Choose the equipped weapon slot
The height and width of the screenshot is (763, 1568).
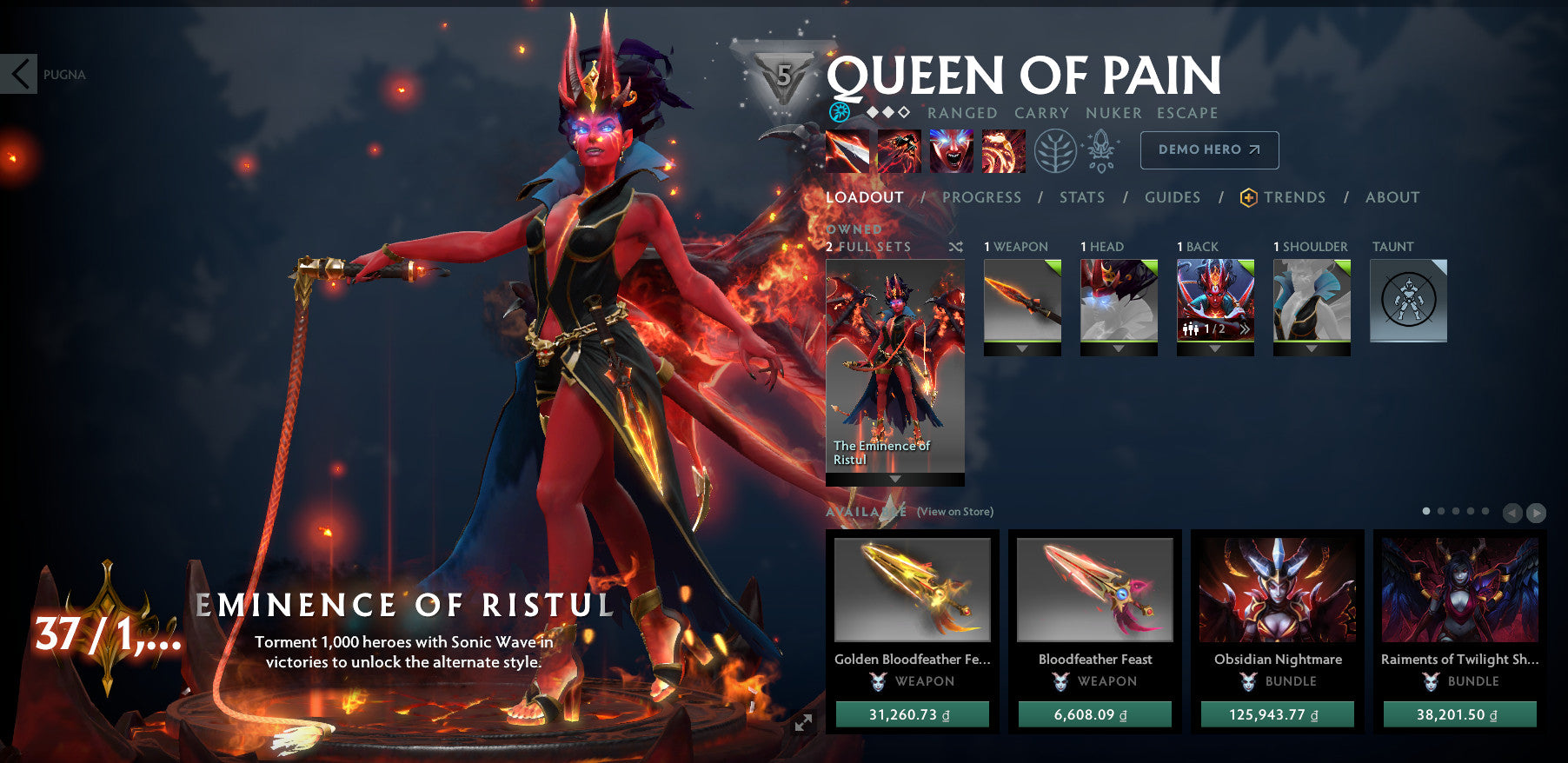pos(1022,301)
